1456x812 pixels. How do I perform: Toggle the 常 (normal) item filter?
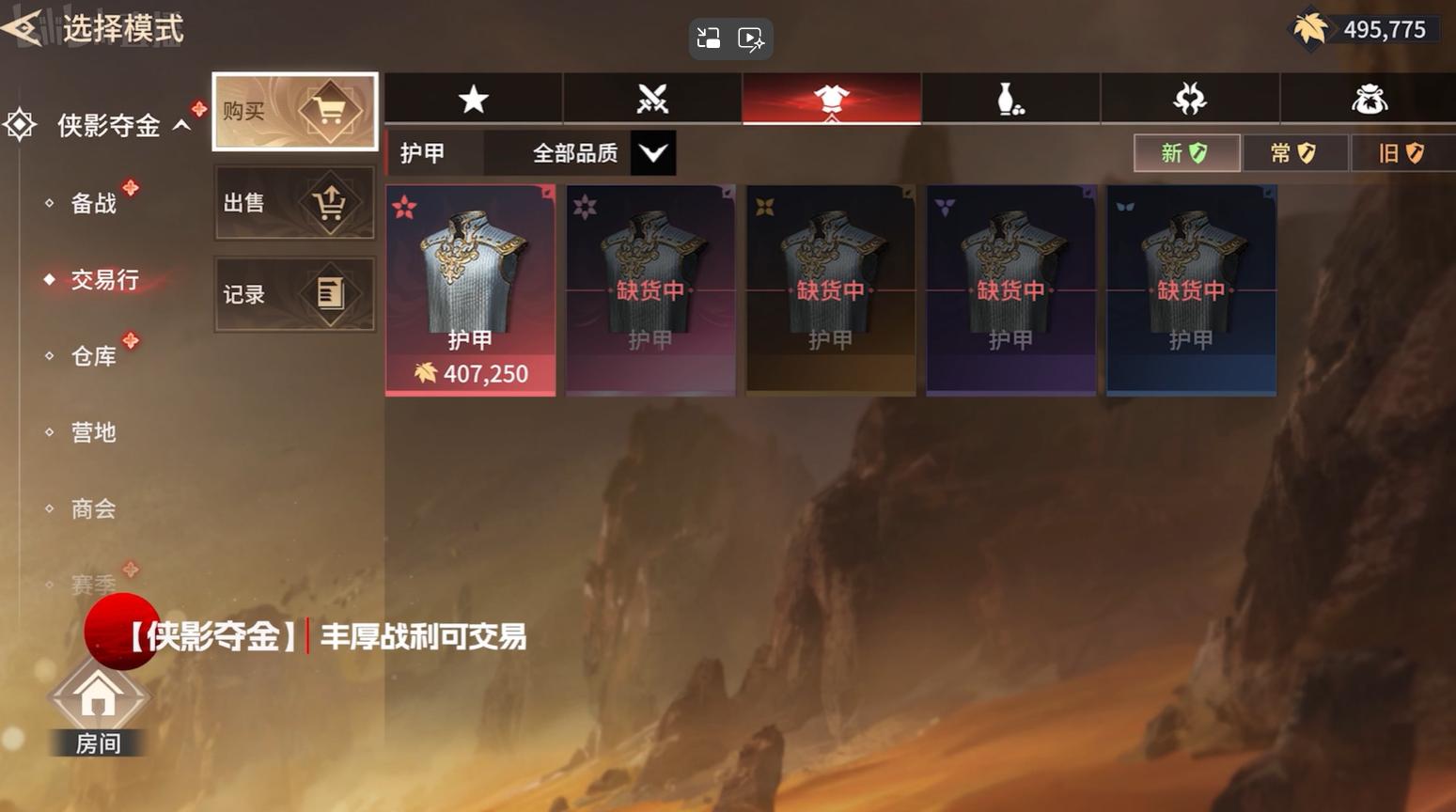(1294, 152)
